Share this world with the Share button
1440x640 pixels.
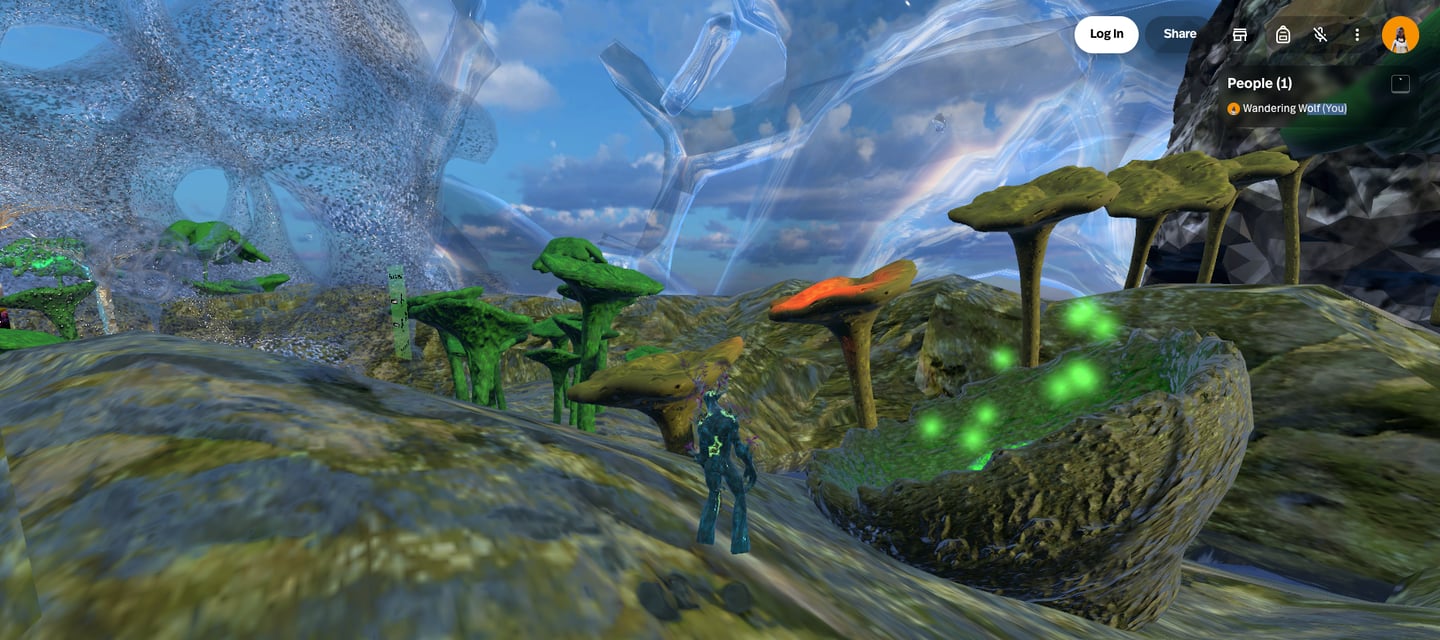(x=1179, y=34)
